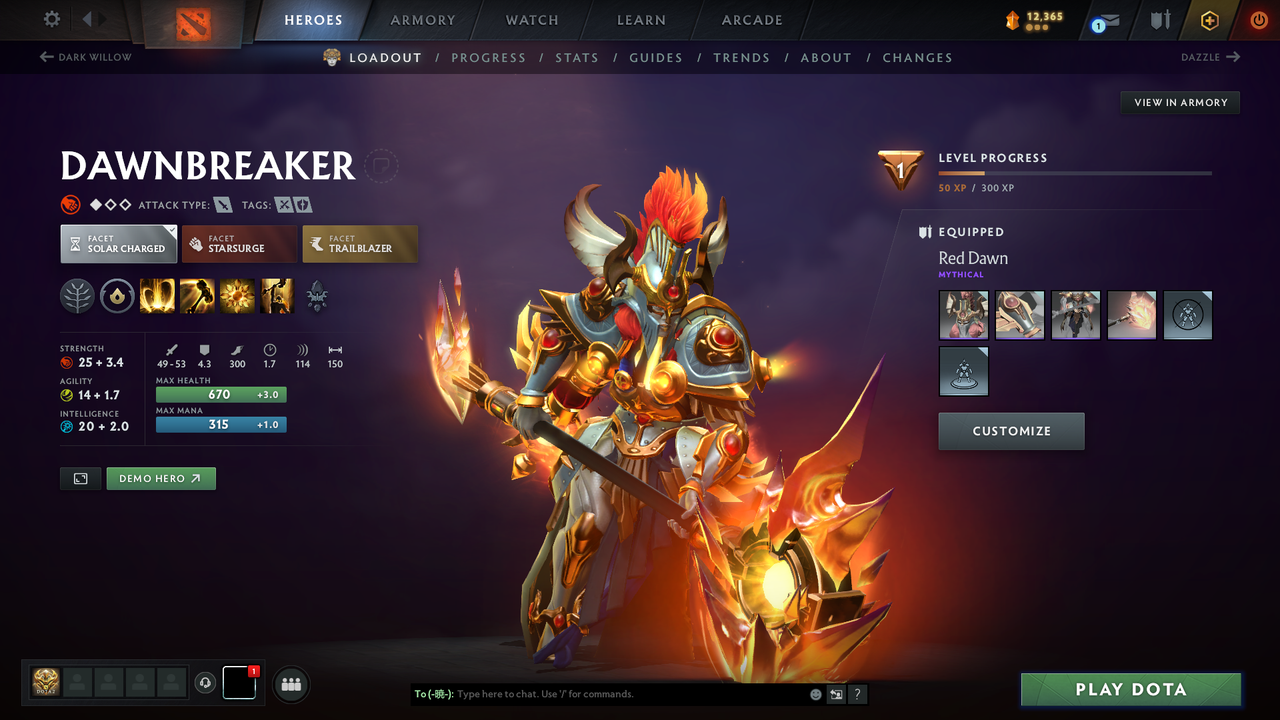Go to the Learn tab

tap(641, 20)
